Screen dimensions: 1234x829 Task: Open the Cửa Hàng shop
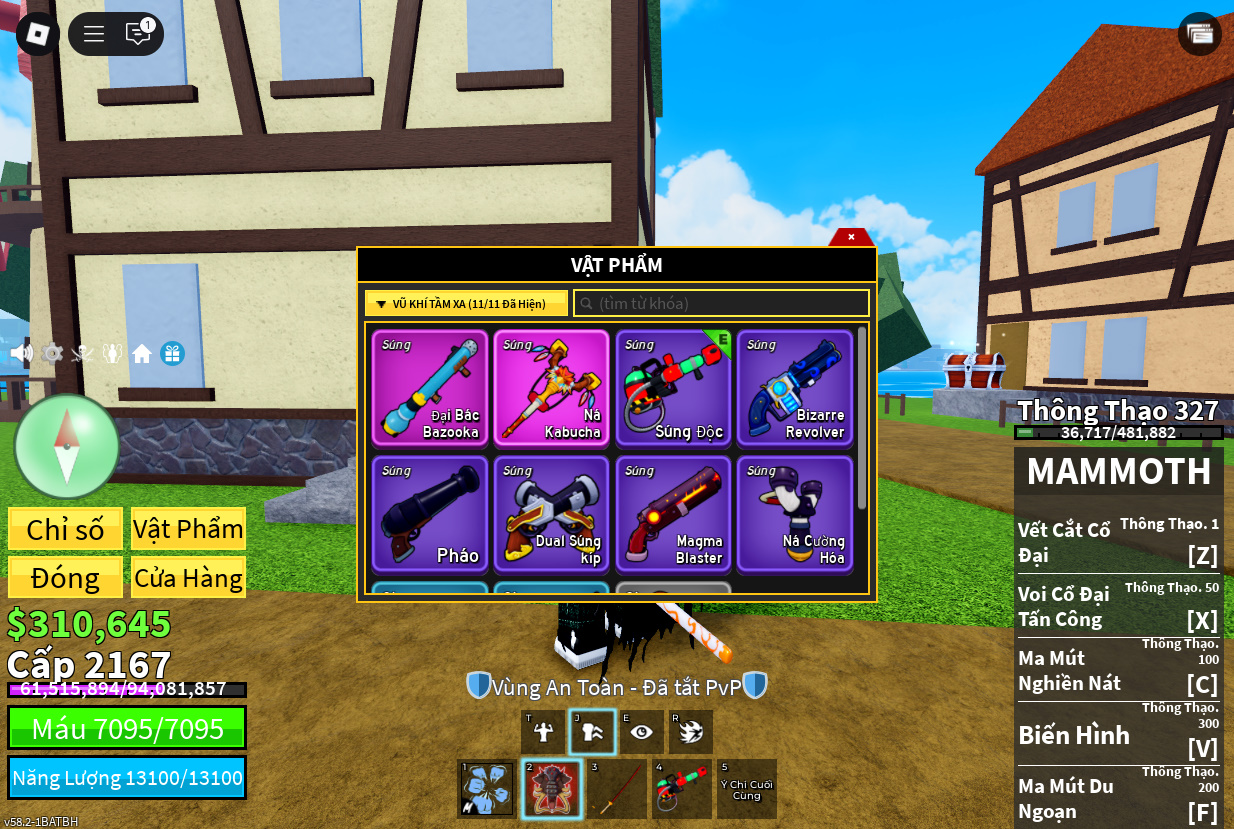tap(188, 578)
